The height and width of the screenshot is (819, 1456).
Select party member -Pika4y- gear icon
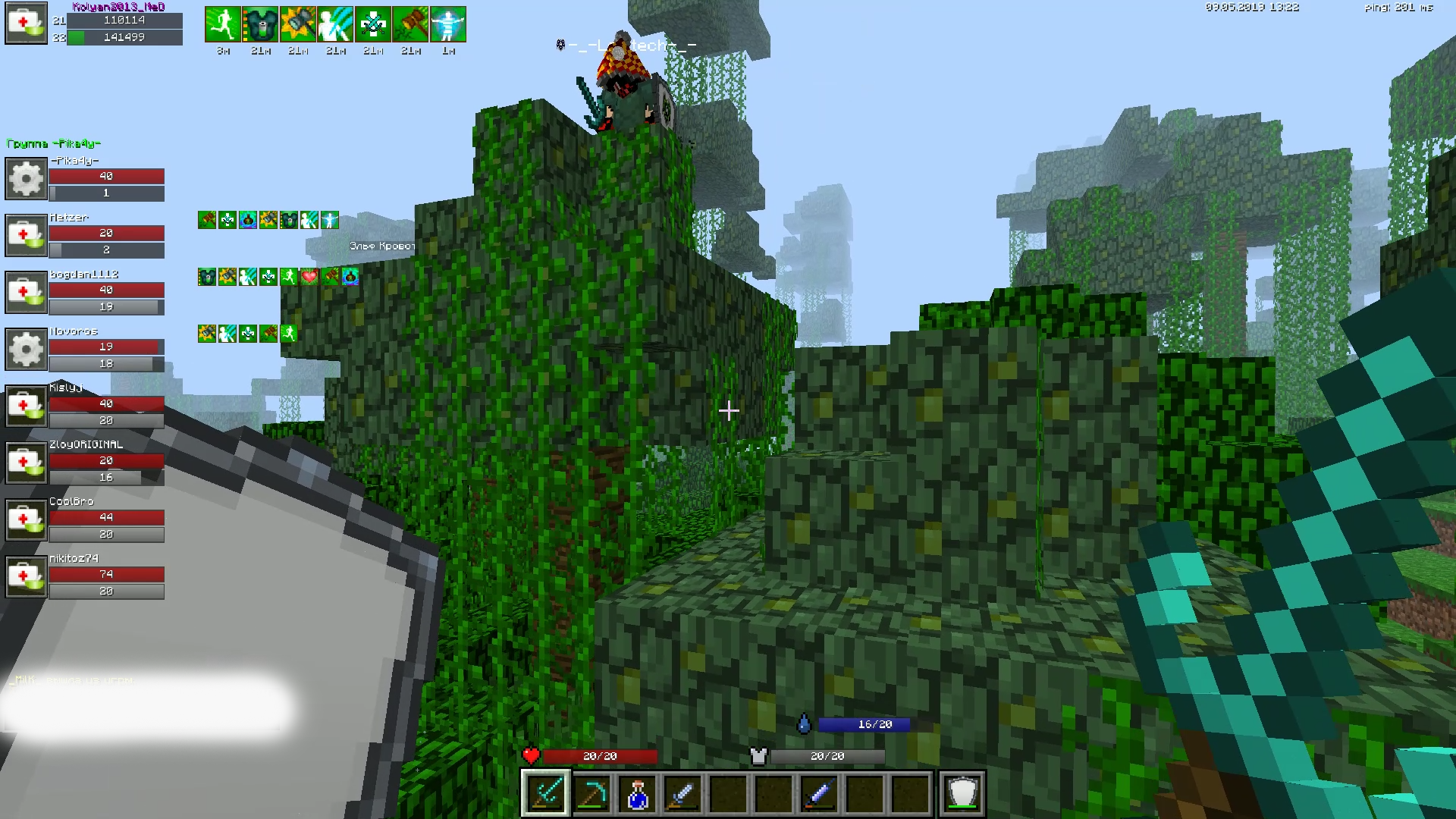pos(27,178)
